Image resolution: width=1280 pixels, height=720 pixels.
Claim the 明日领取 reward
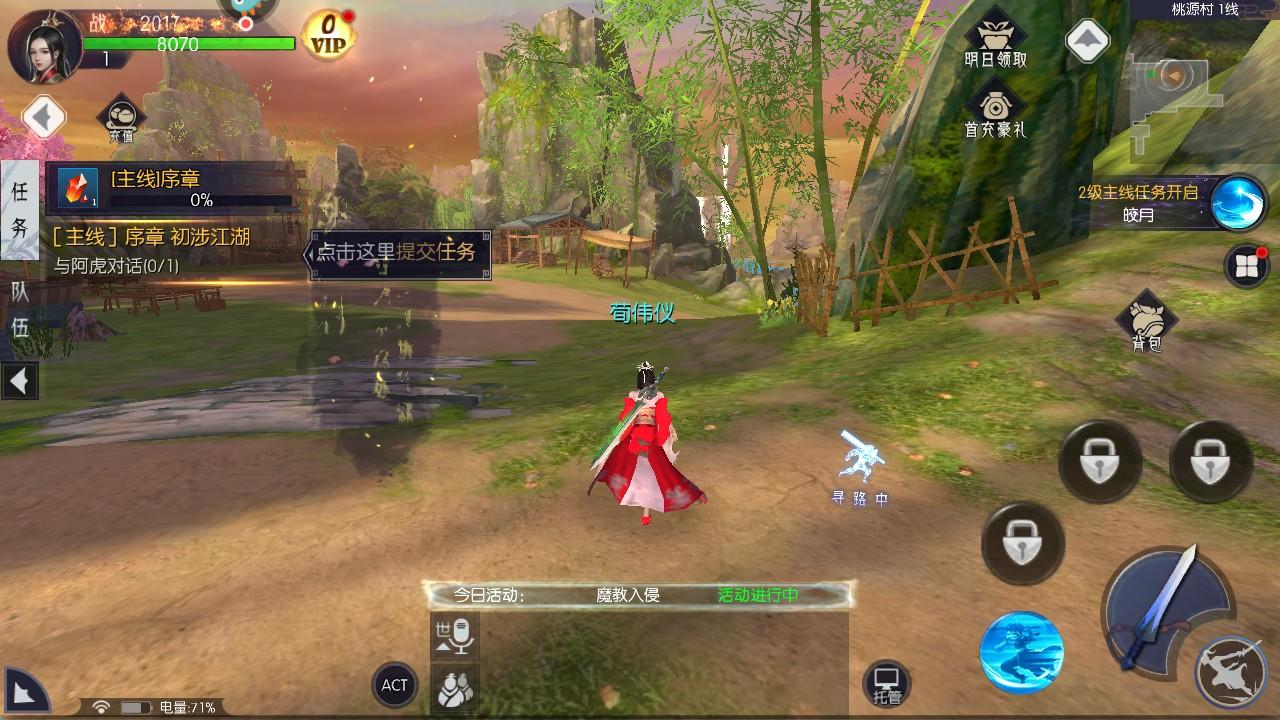(x=996, y=33)
